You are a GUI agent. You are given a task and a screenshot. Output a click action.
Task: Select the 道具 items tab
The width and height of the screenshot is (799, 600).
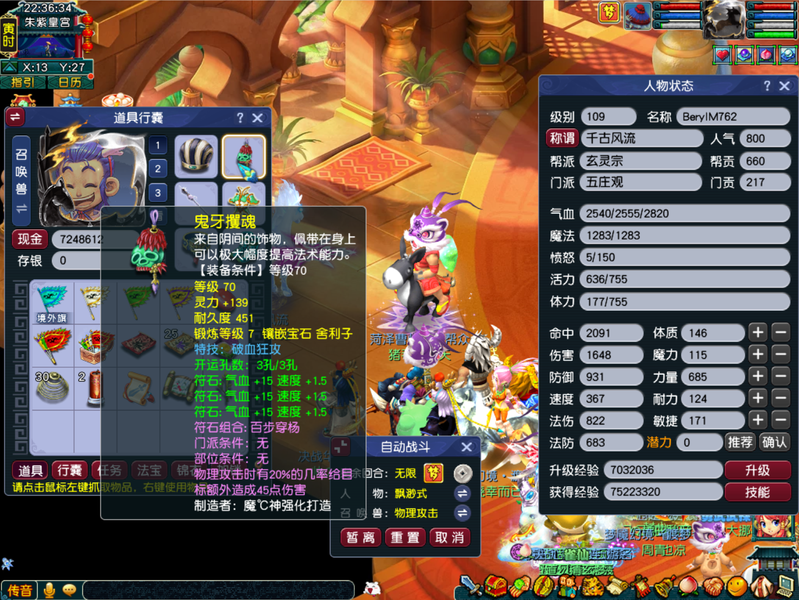[x=29, y=470]
